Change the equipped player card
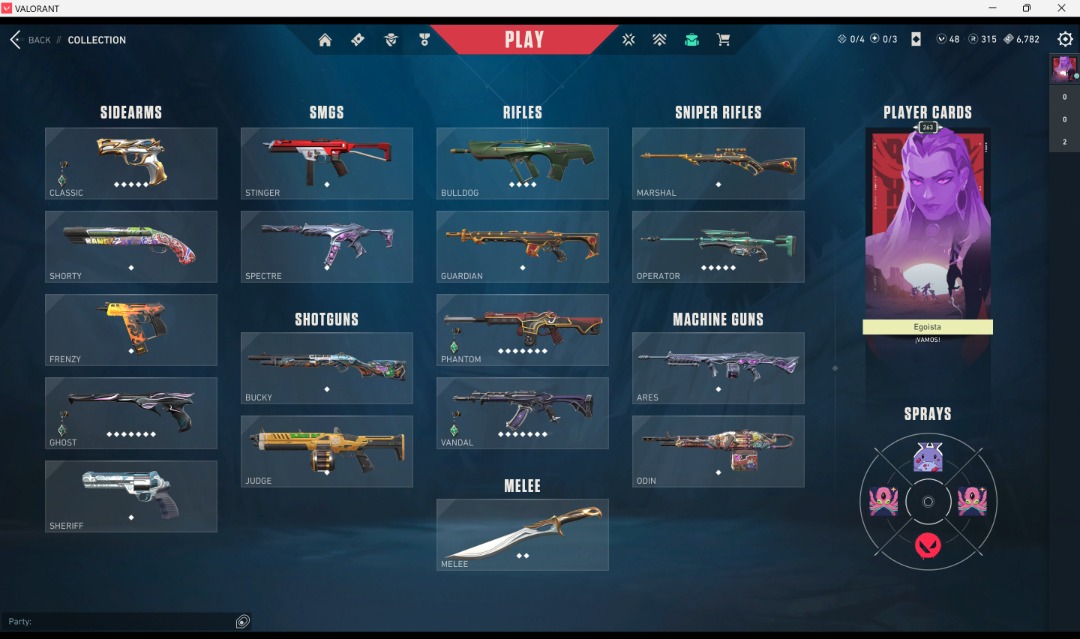The image size is (1080, 639). point(927,225)
